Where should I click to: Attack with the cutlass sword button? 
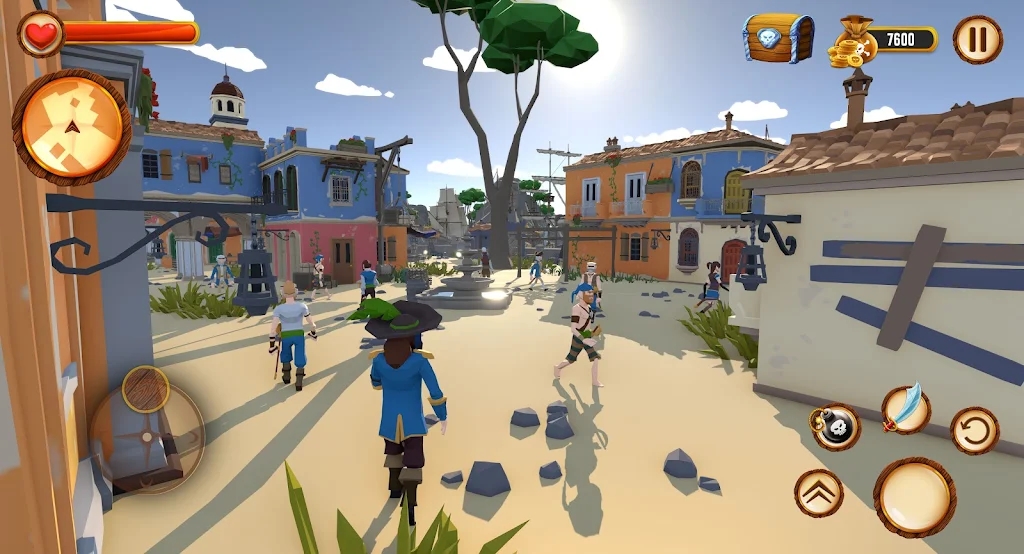click(906, 408)
